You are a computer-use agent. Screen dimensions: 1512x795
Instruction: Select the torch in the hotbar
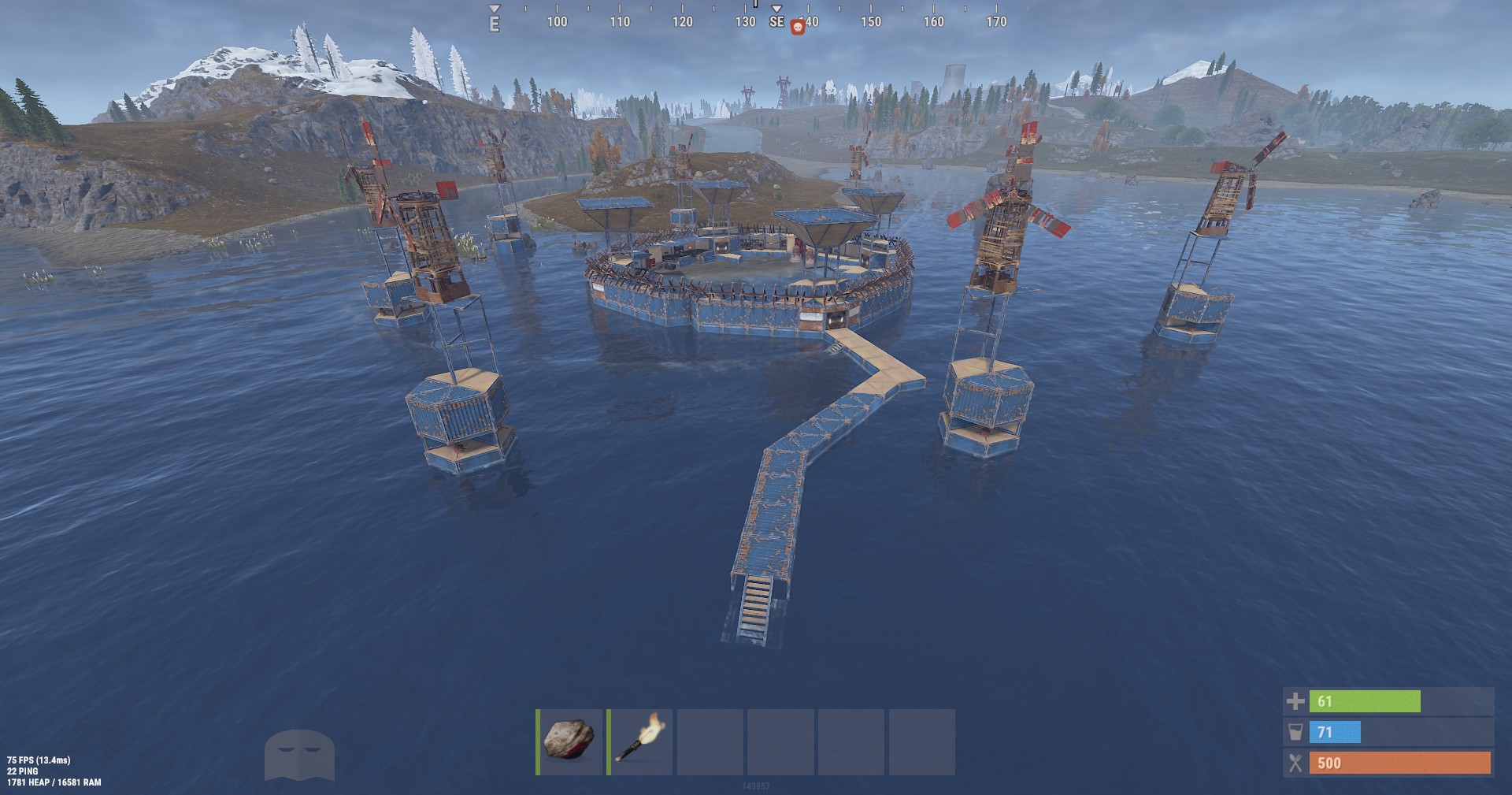pos(639,741)
